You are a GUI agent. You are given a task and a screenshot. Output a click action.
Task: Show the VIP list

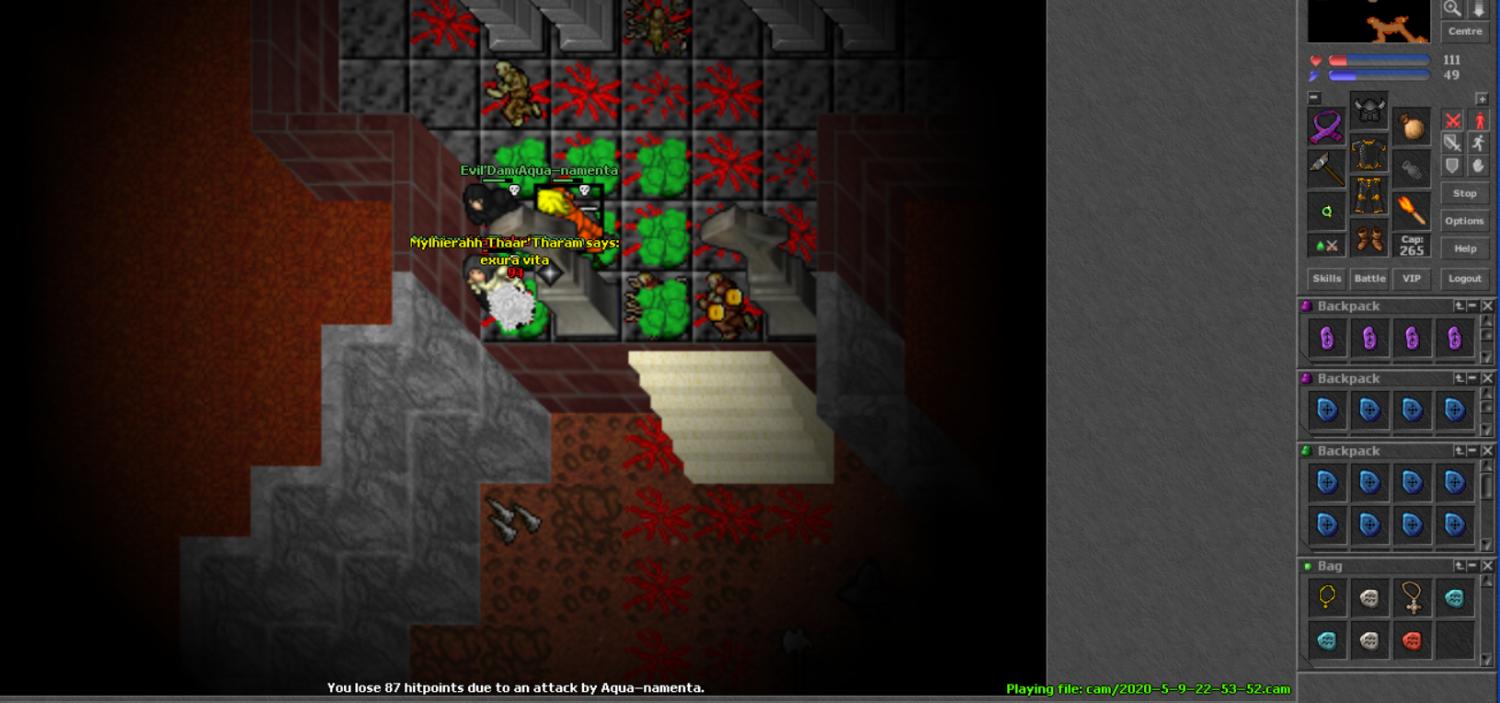1411,279
